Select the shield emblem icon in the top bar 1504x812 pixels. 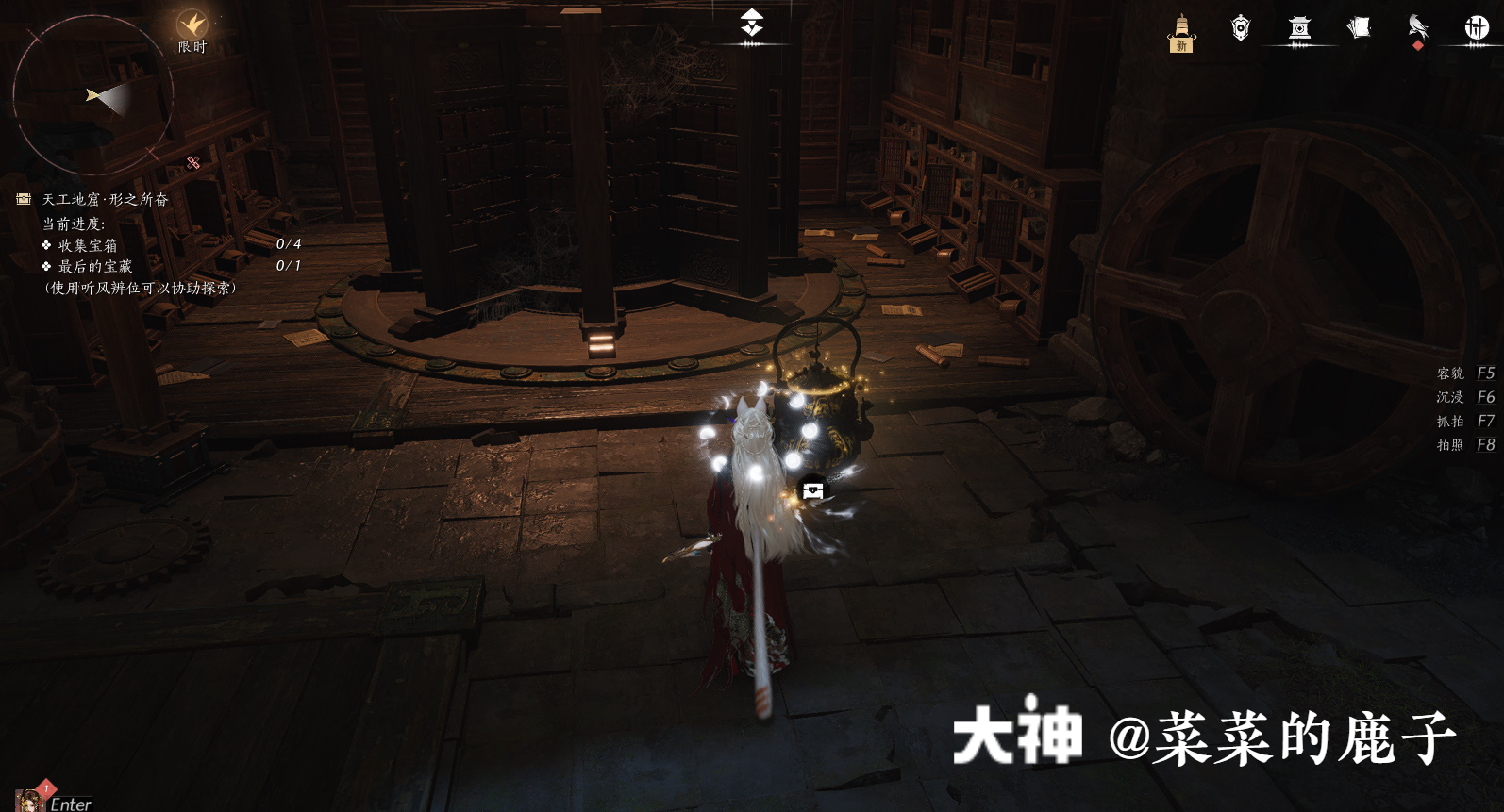[x=1241, y=28]
